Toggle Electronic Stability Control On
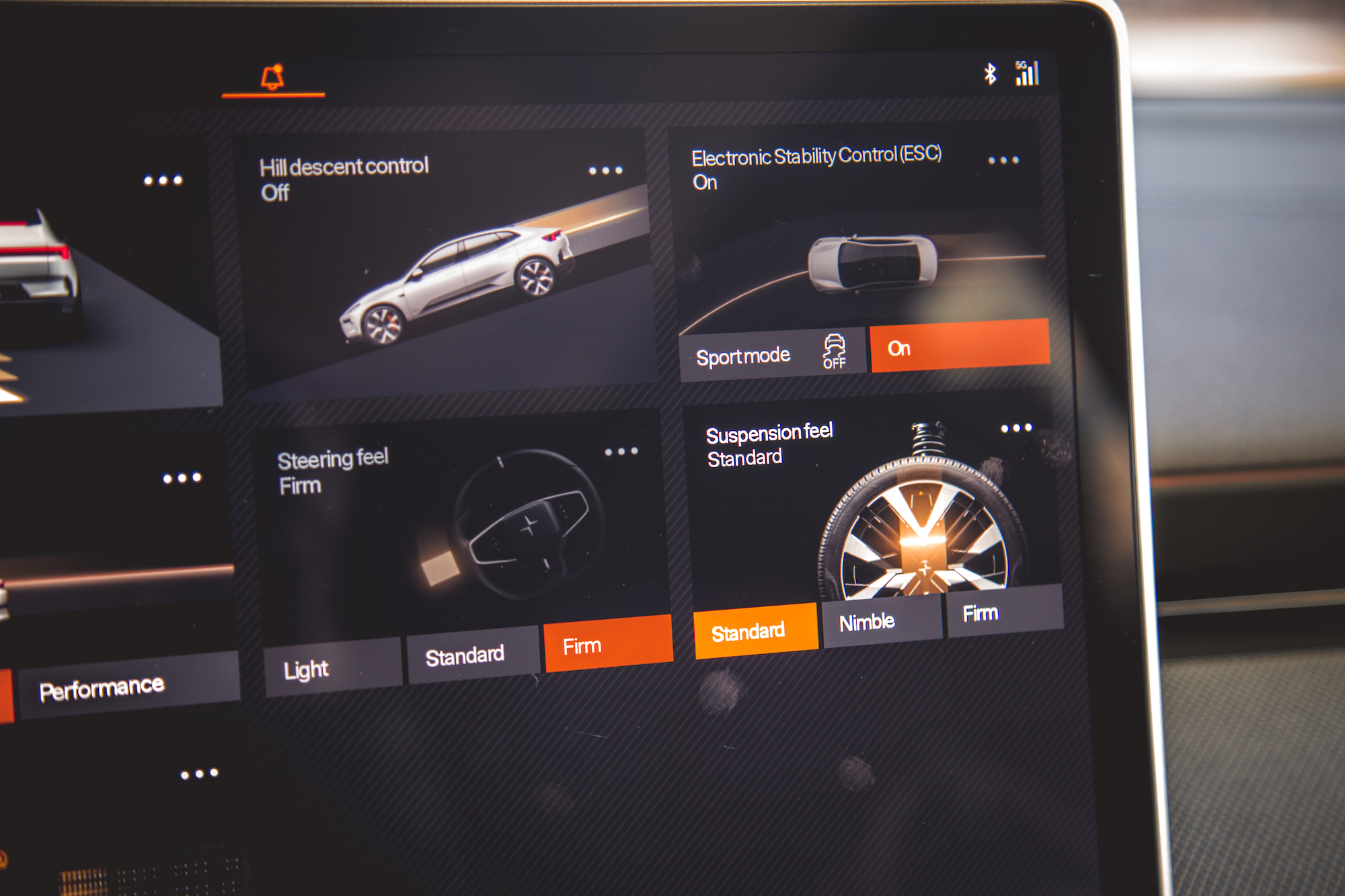The image size is (1345, 896). pyautogui.click(x=960, y=348)
